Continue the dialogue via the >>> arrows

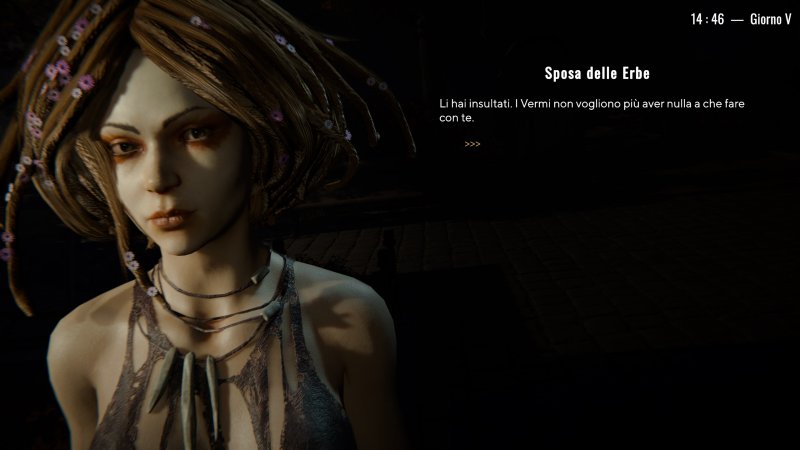[x=472, y=144]
